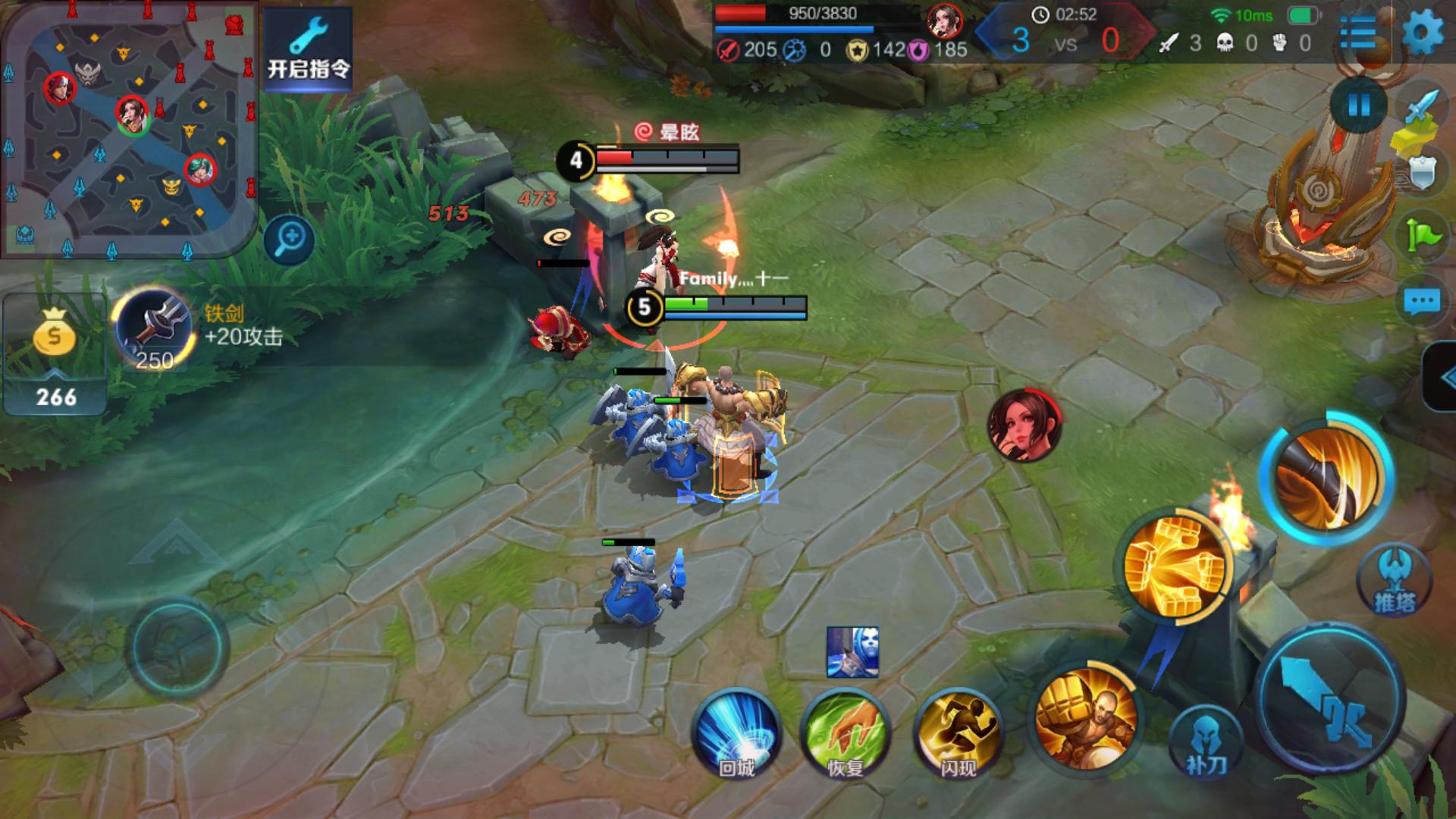Open the scoreboard list icon
The height and width of the screenshot is (819, 1456).
[x=1358, y=33]
